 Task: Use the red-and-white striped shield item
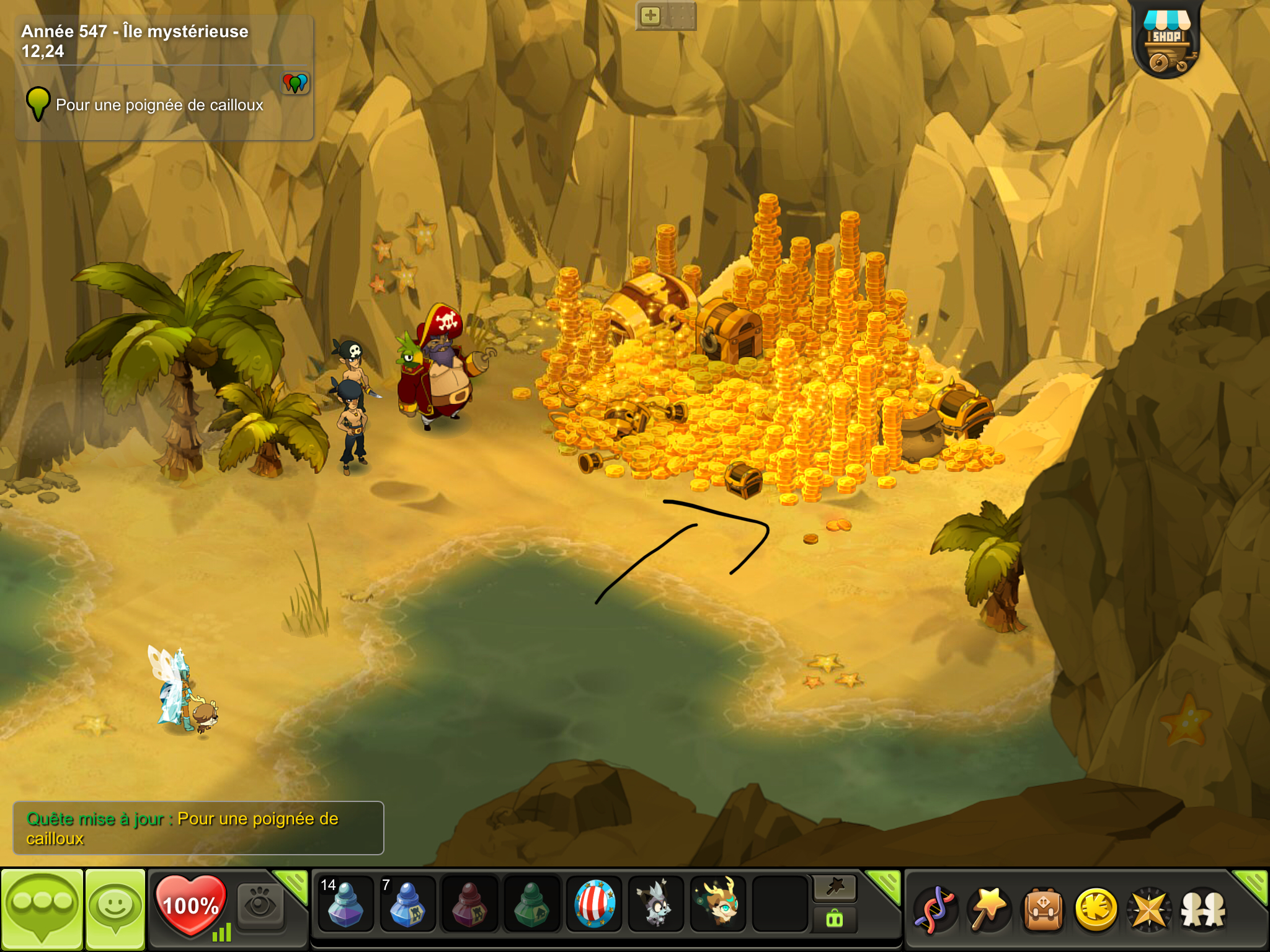[x=594, y=904]
